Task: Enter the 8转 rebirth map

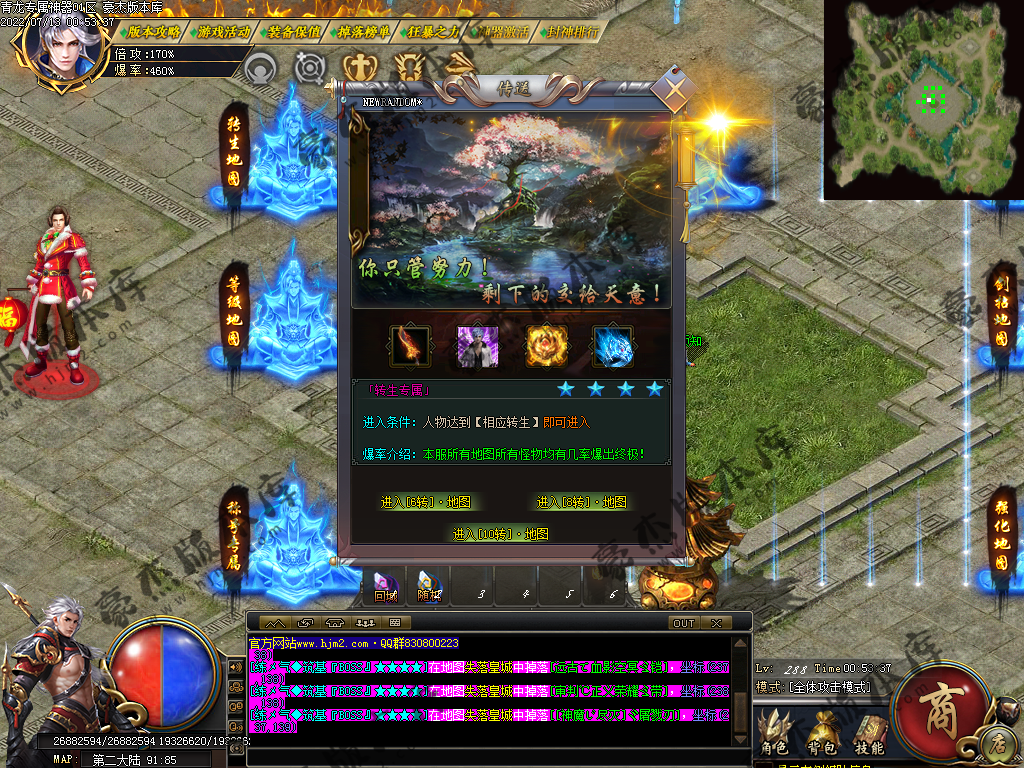Action: tap(582, 502)
